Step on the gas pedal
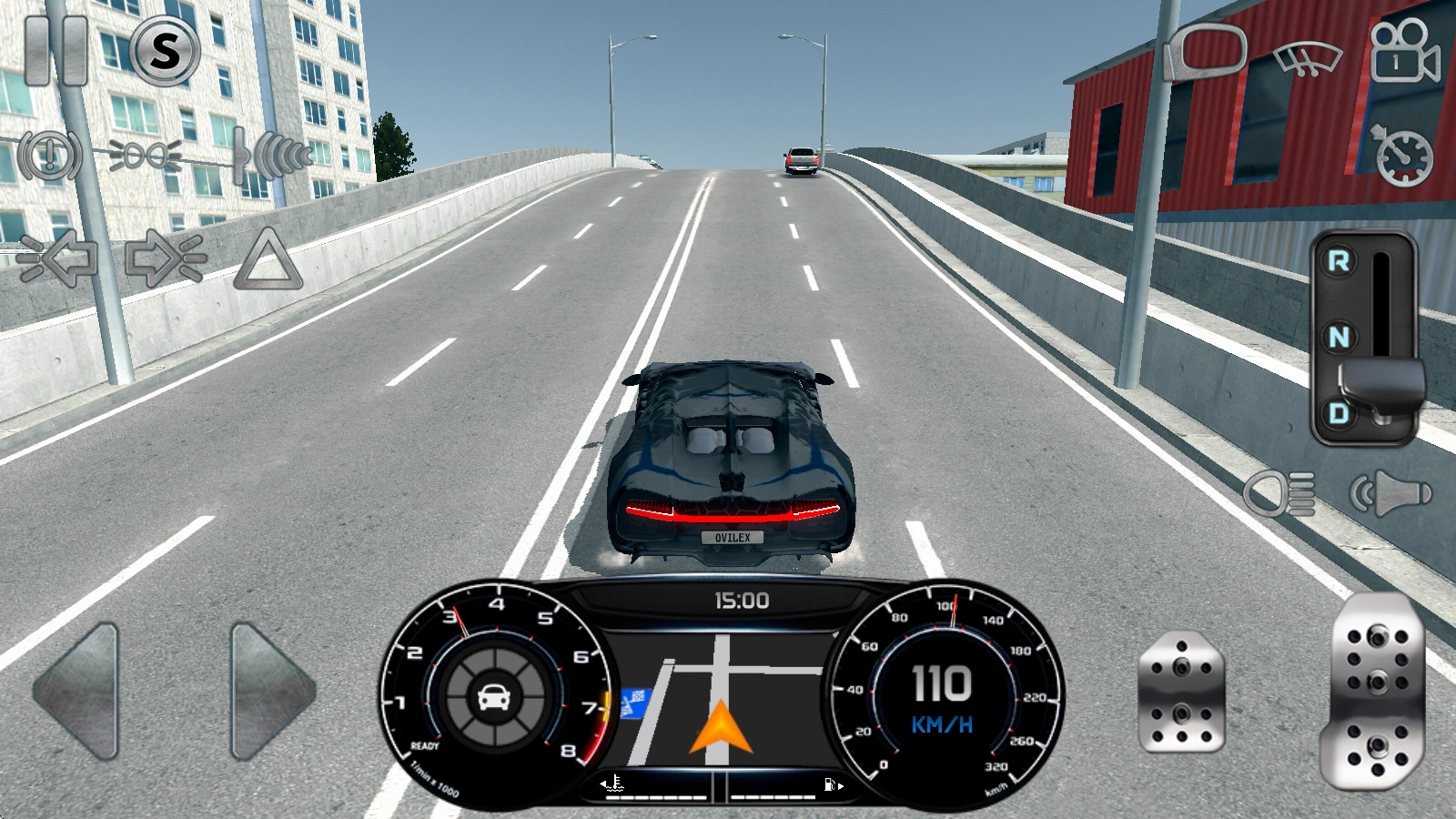This screenshot has width=1456, height=819. click(x=1375, y=691)
